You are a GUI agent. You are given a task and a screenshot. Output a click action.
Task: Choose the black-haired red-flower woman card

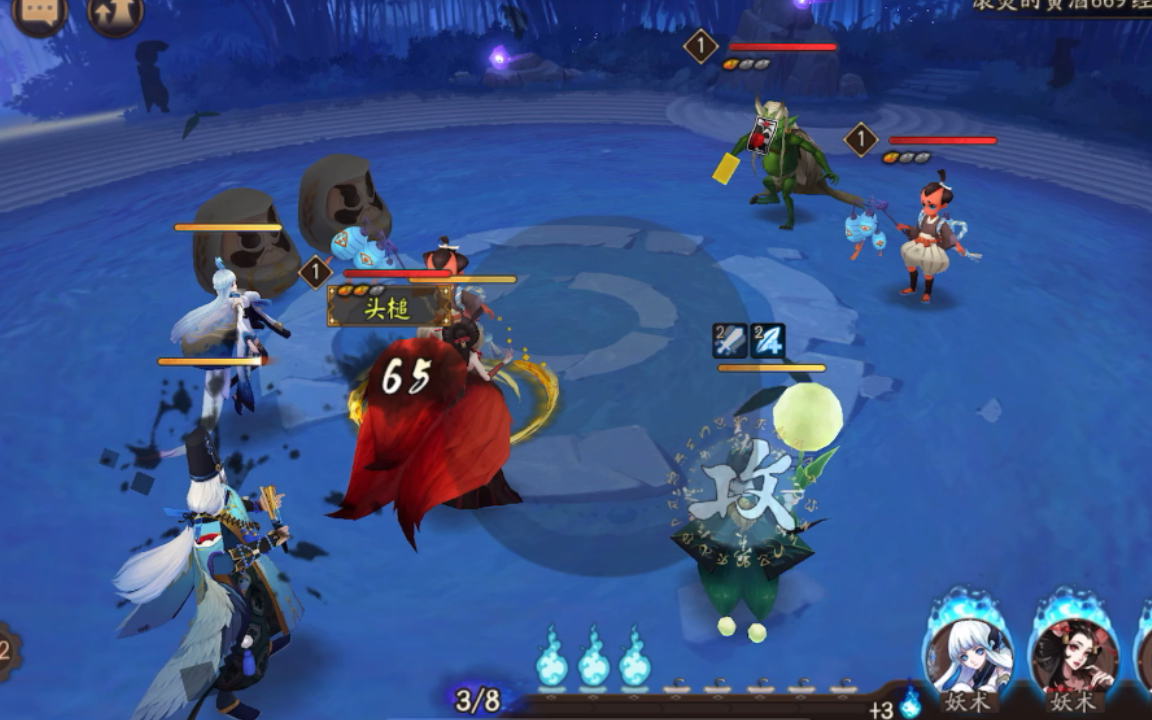(1074, 655)
